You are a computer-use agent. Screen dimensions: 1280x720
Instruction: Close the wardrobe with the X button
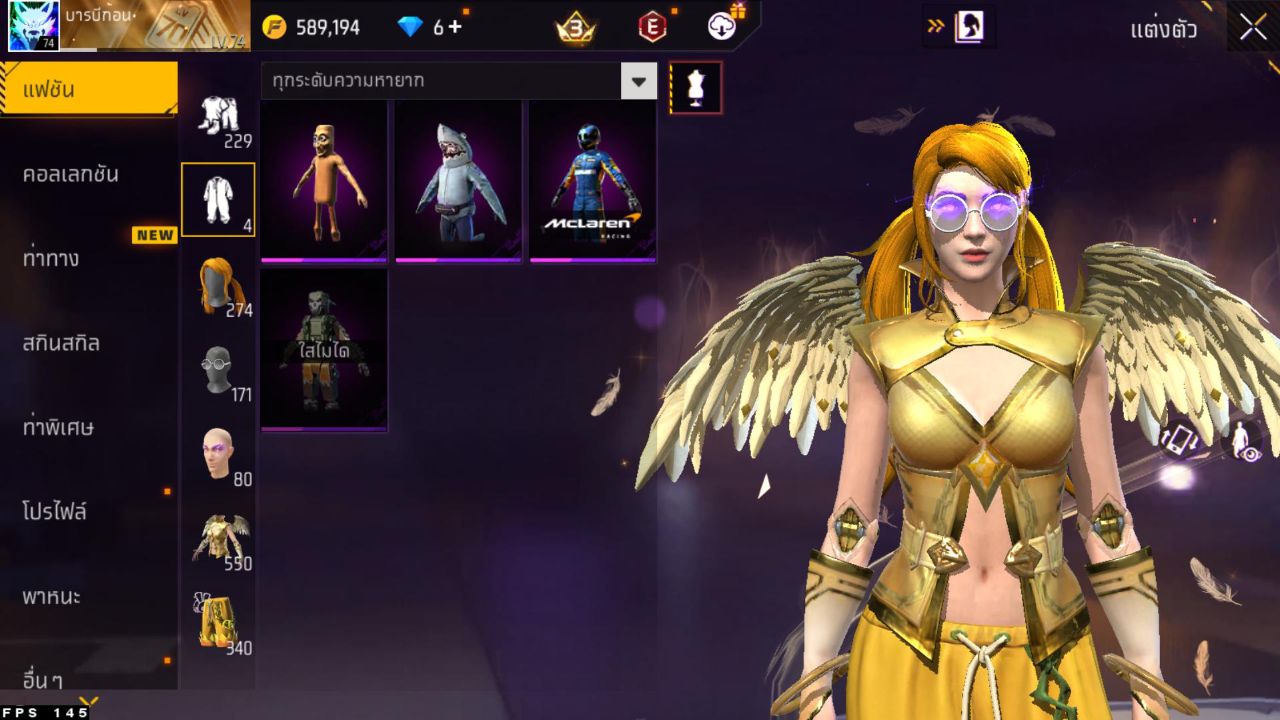[x=1253, y=28]
